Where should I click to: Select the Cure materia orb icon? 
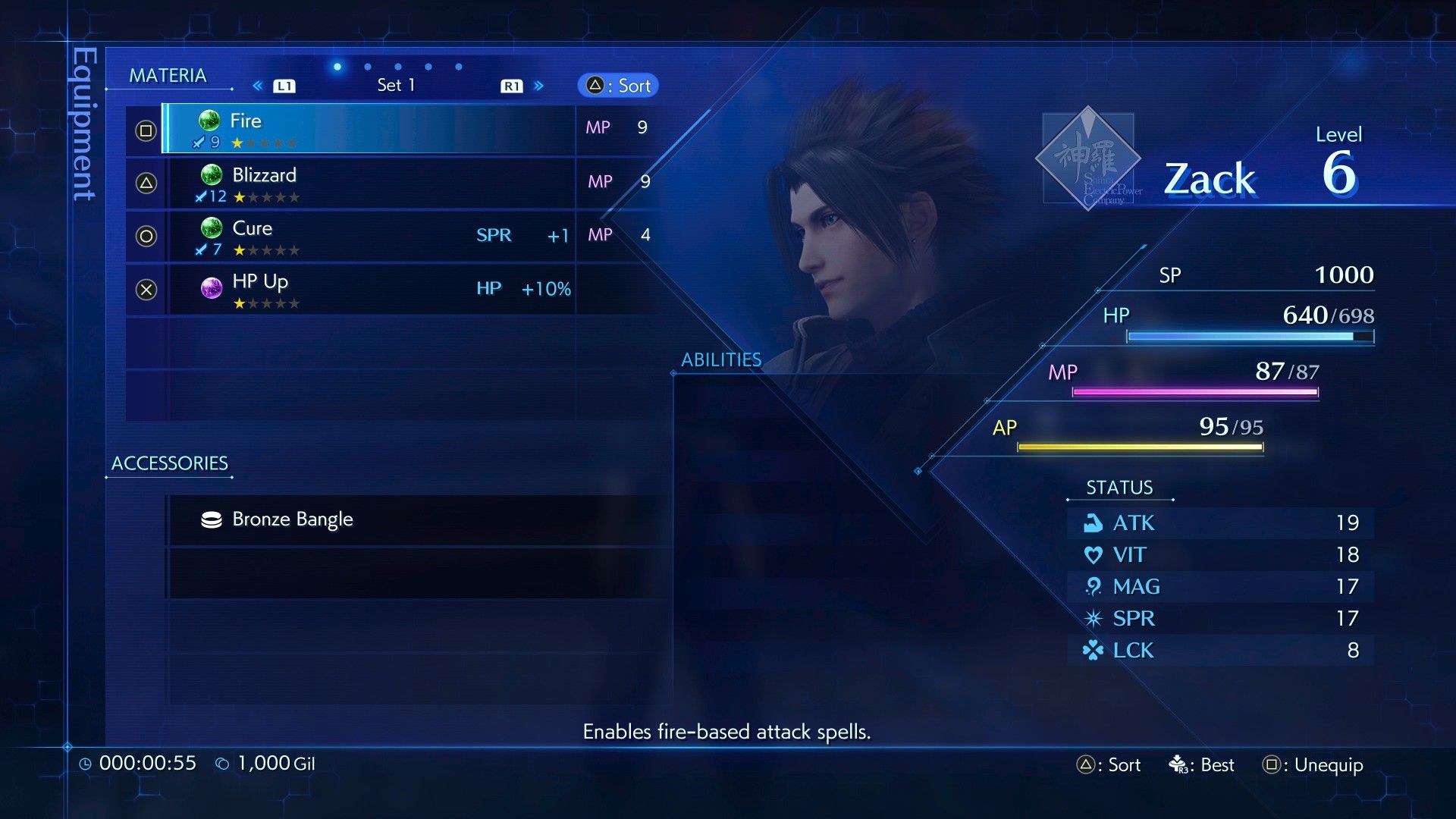(210, 227)
